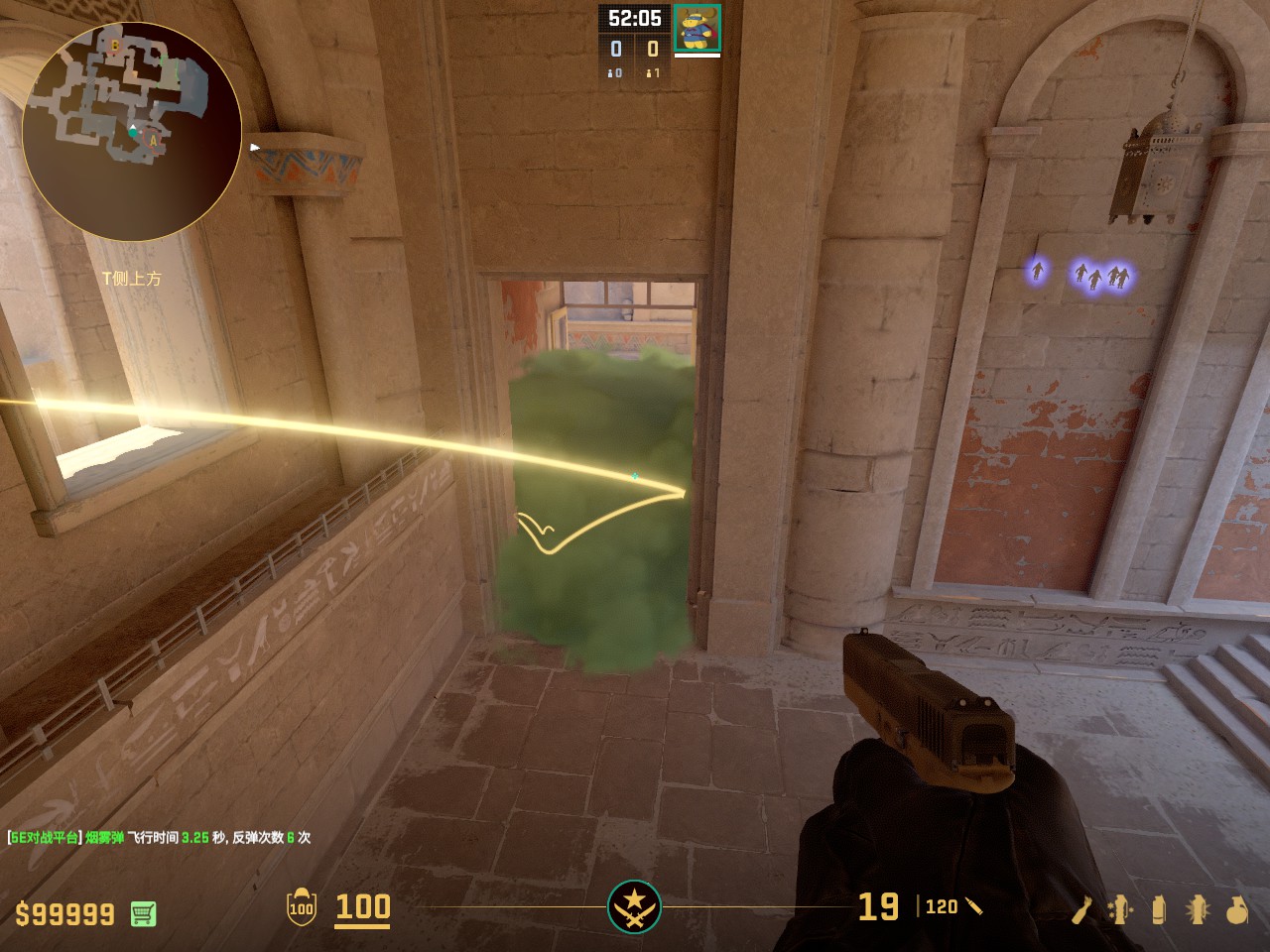Select the smoke grenade icon
Viewport: 1270px width, 952px height.
pos(1159,909)
